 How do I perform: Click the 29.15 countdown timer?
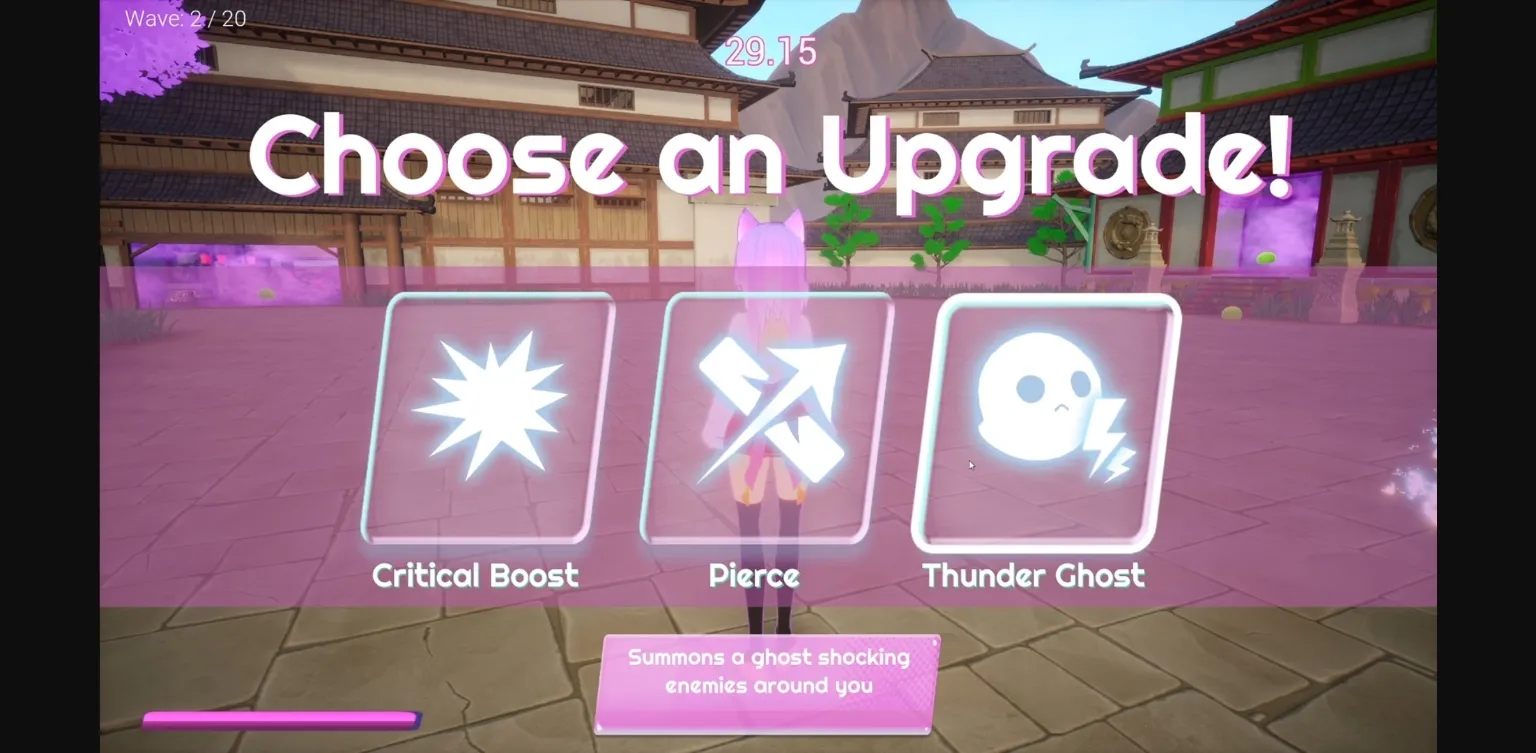pyautogui.click(x=768, y=51)
